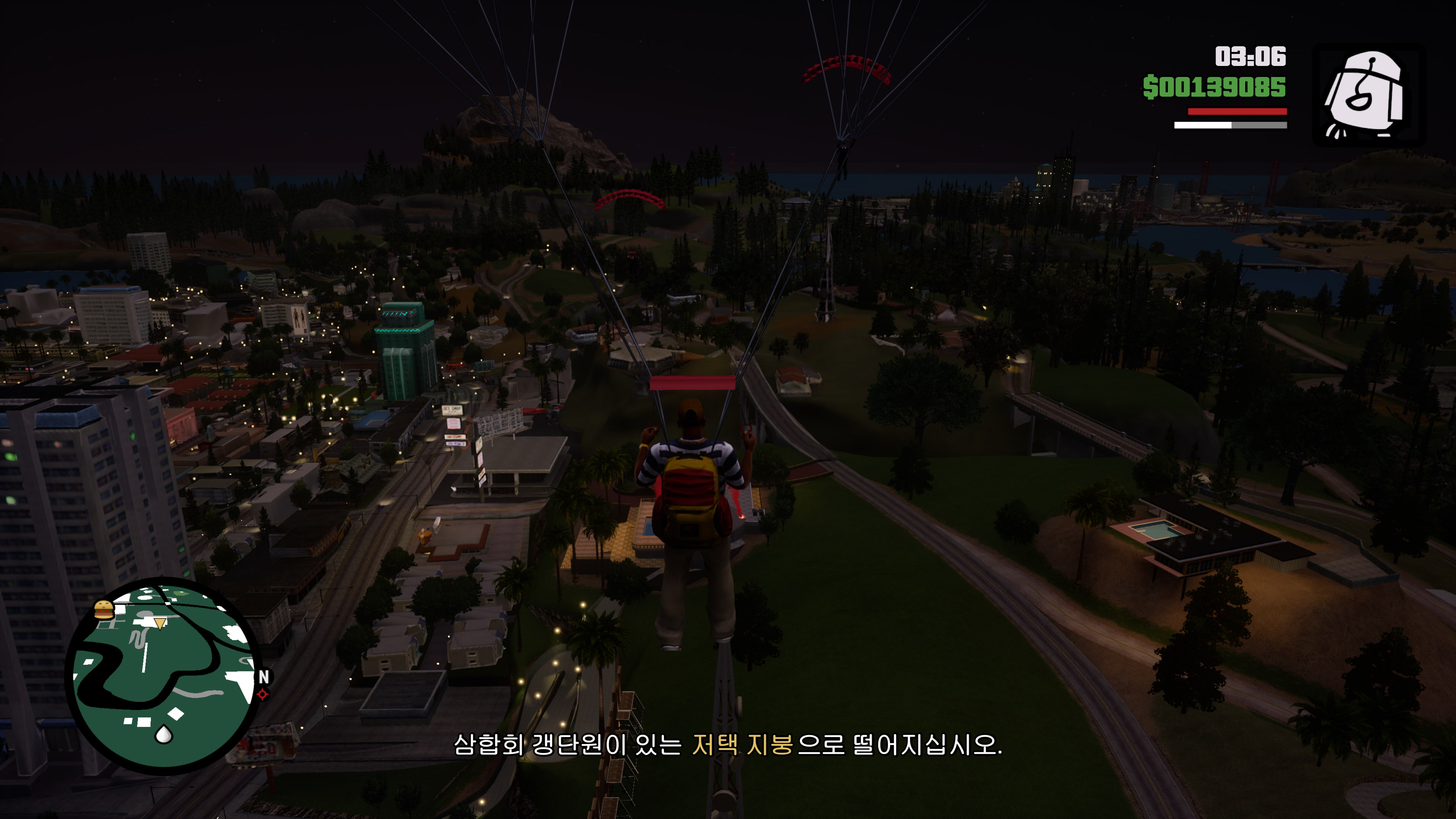Open the circular minimap radar
The image size is (1456, 819).
(x=164, y=675)
